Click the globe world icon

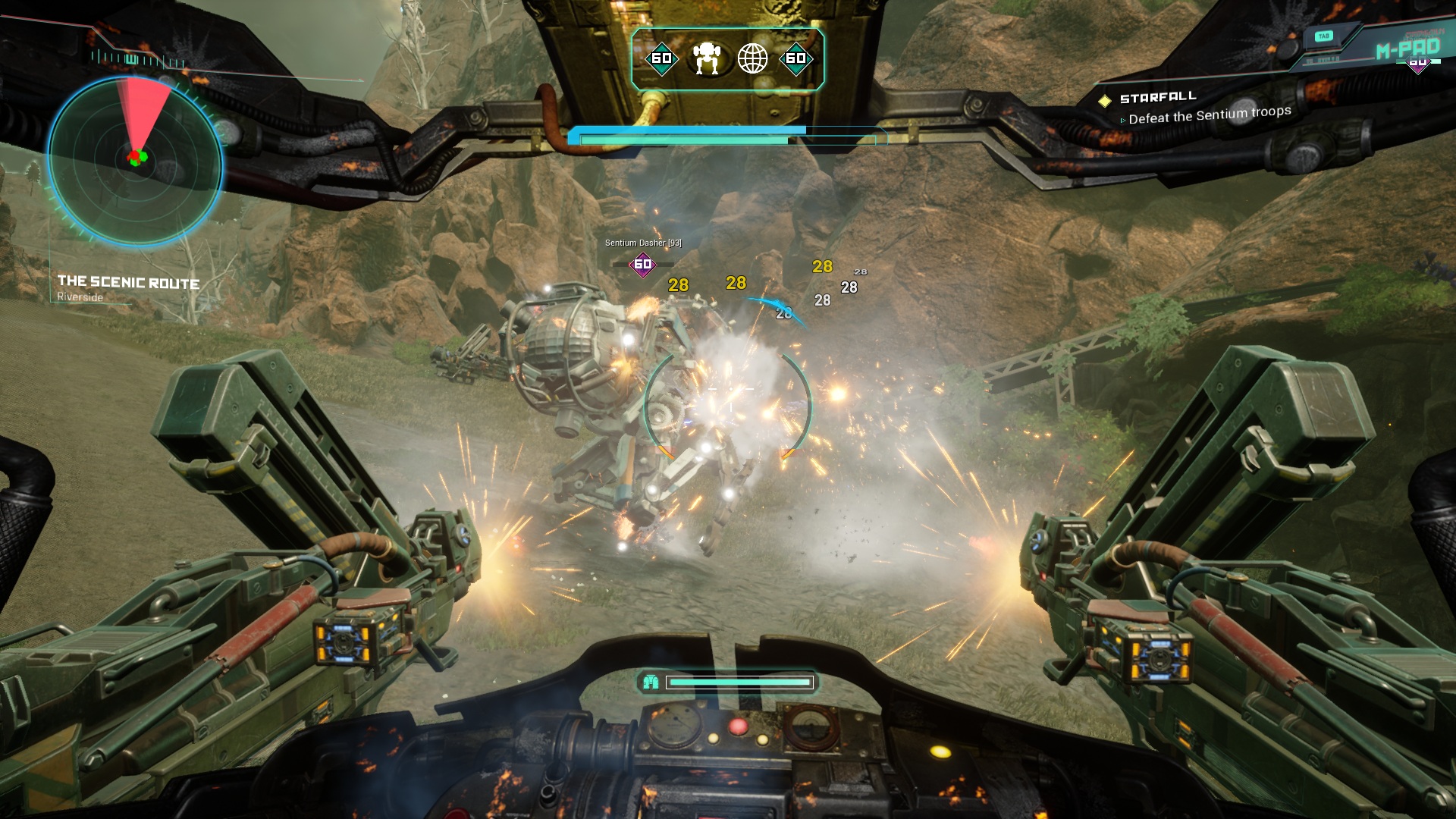[x=752, y=58]
